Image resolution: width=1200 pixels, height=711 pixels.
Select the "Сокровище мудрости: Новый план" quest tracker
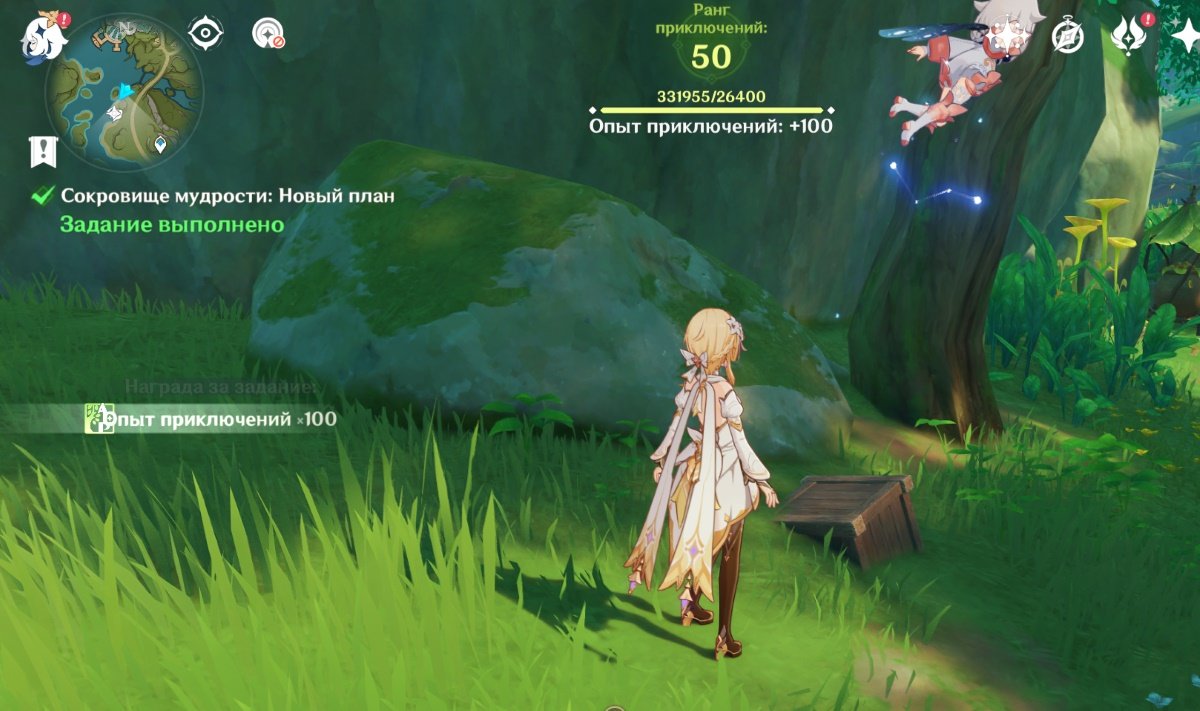coord(227,196)
